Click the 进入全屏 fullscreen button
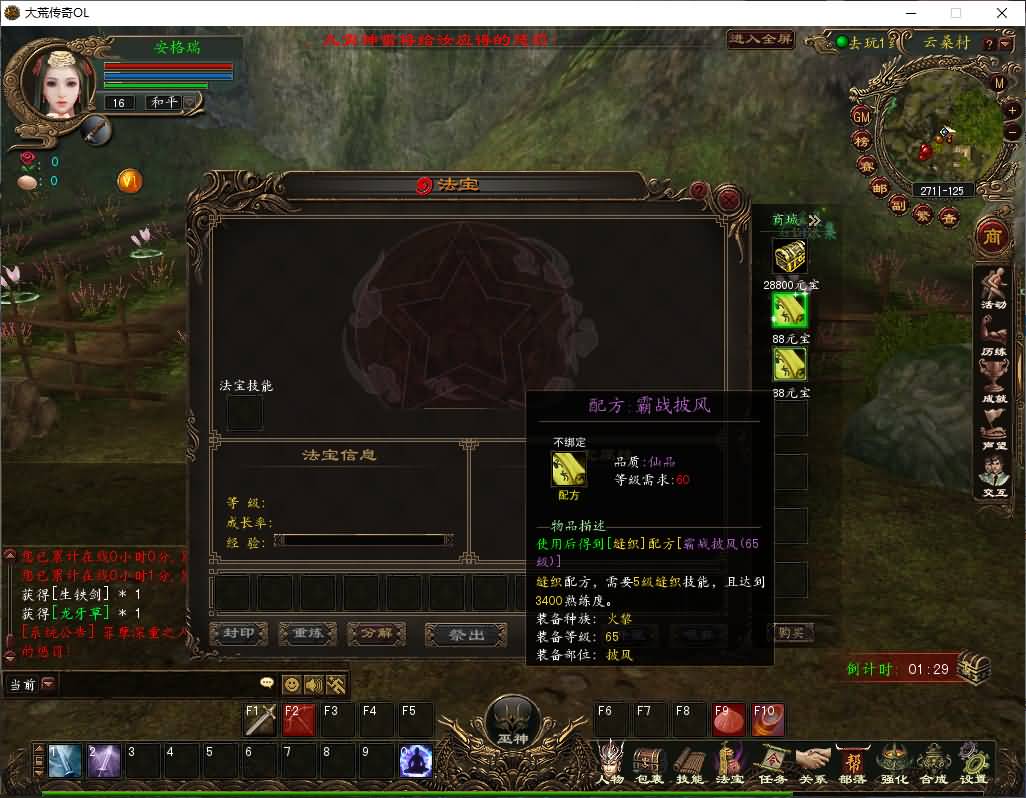This screenshot has height=798, width=1026. tap(761, 40)
